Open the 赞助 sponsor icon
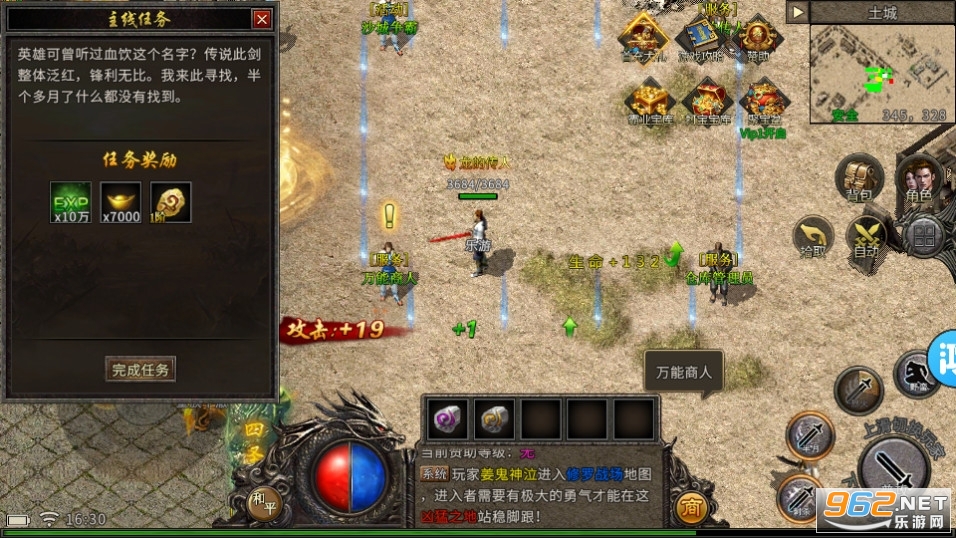 pyautogui.click(x=758, y=39)
